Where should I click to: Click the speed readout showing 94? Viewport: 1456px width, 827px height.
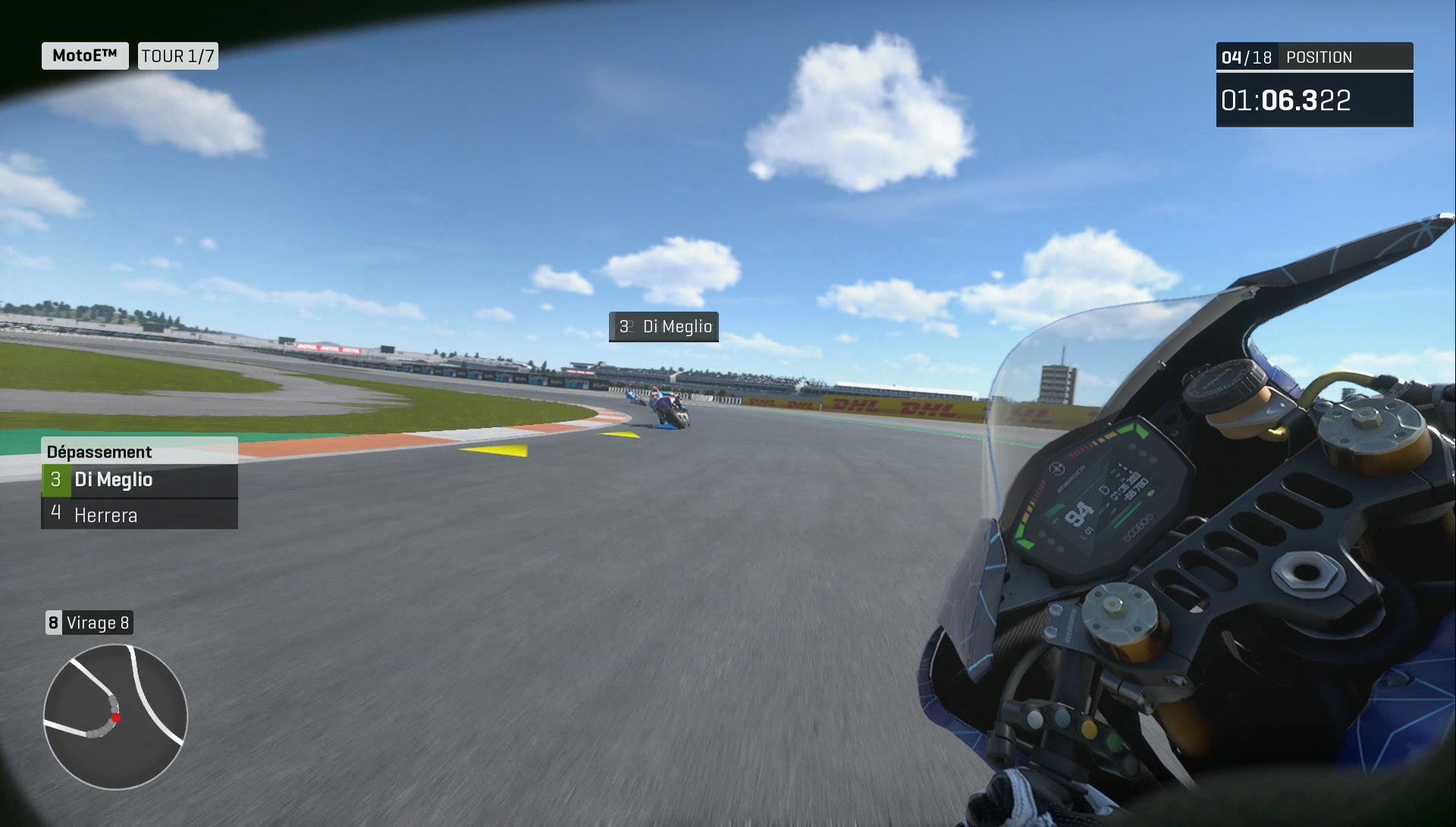point(1079,514)
